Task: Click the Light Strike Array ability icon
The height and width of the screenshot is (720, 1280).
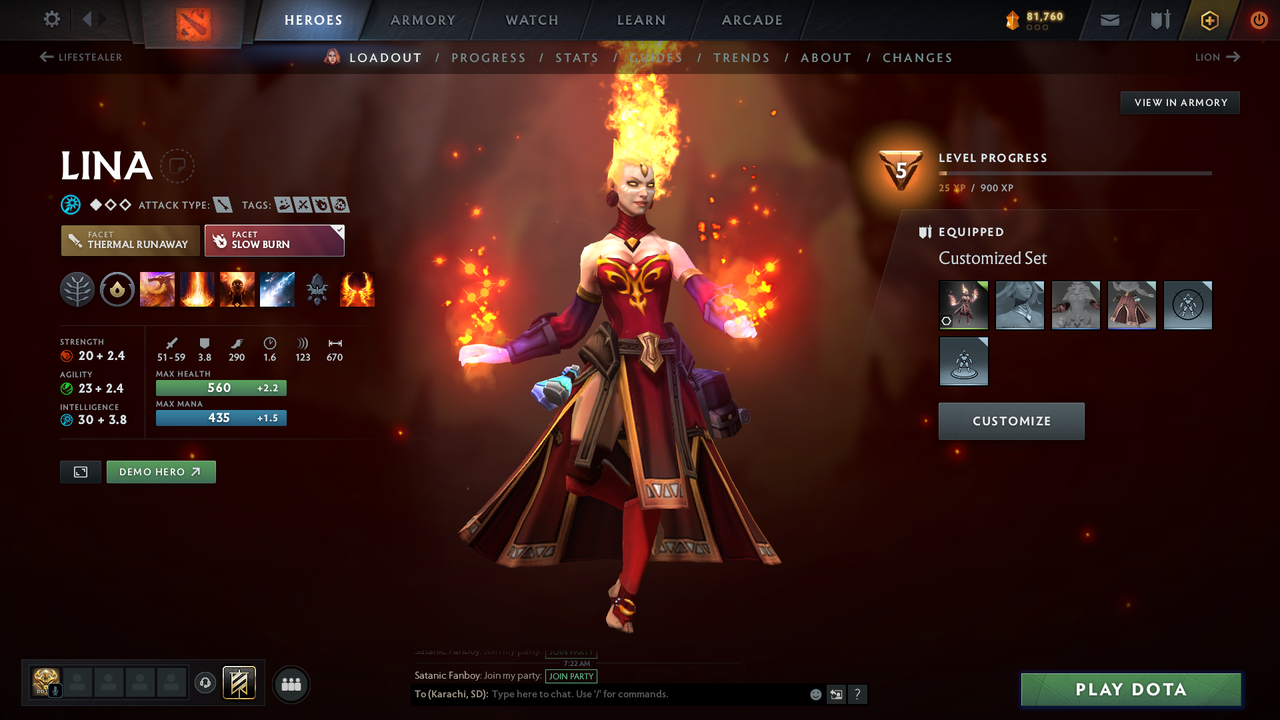Action: click(197, 289)
